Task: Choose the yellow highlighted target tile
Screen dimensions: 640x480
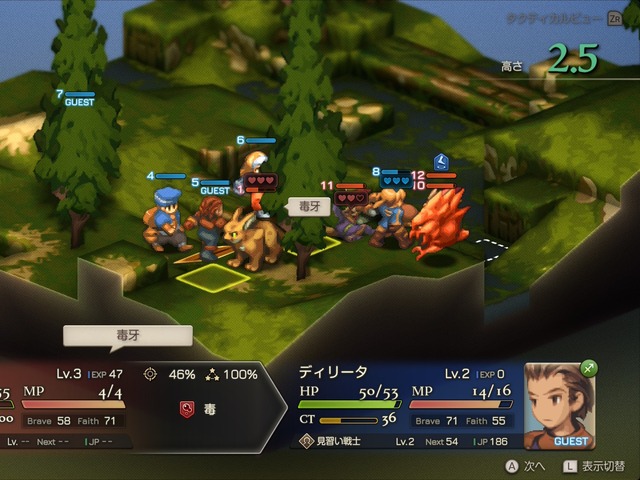Action: [213, 277]
